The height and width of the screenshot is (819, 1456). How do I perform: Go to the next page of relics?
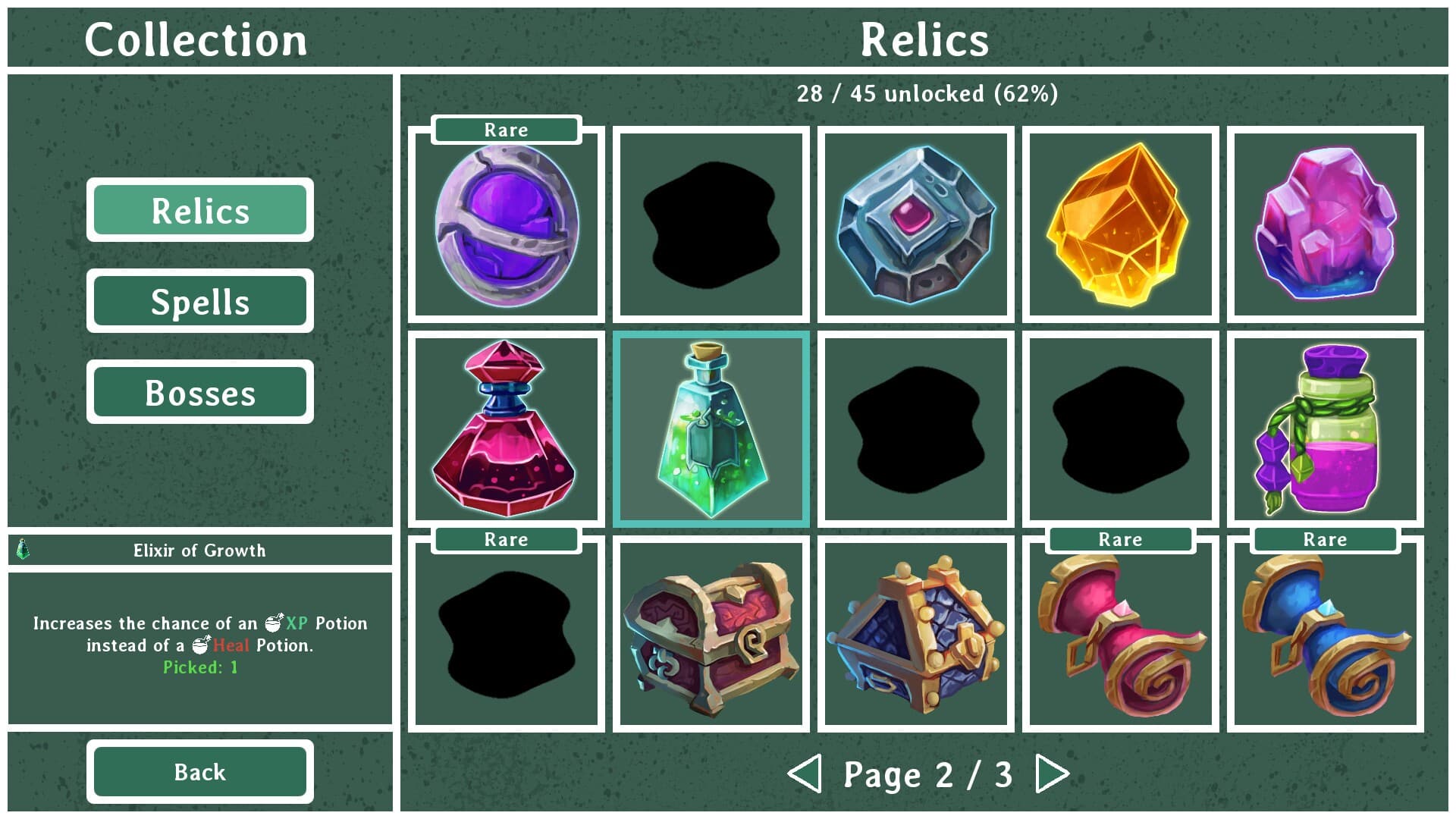(x=1050, y=774)
